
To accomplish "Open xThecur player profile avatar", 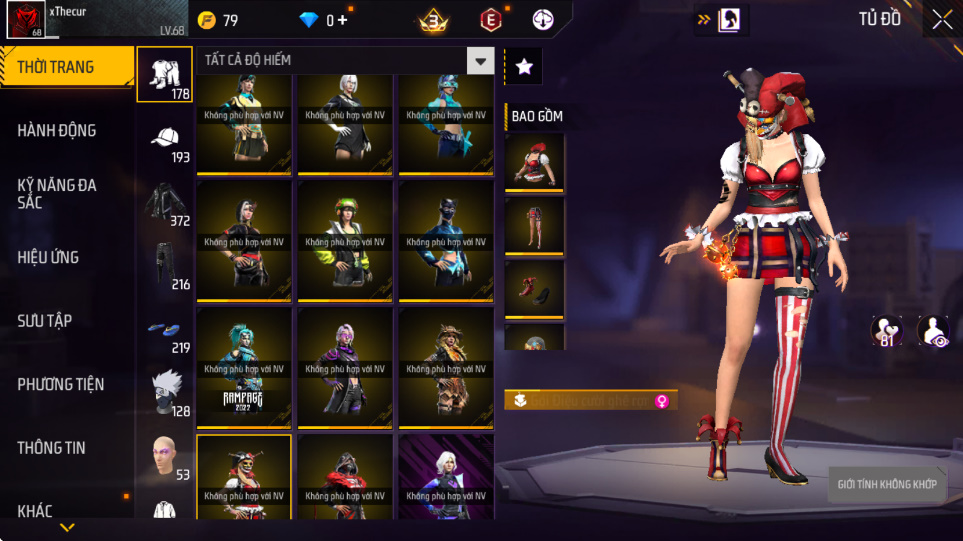I will coord(24,20).
